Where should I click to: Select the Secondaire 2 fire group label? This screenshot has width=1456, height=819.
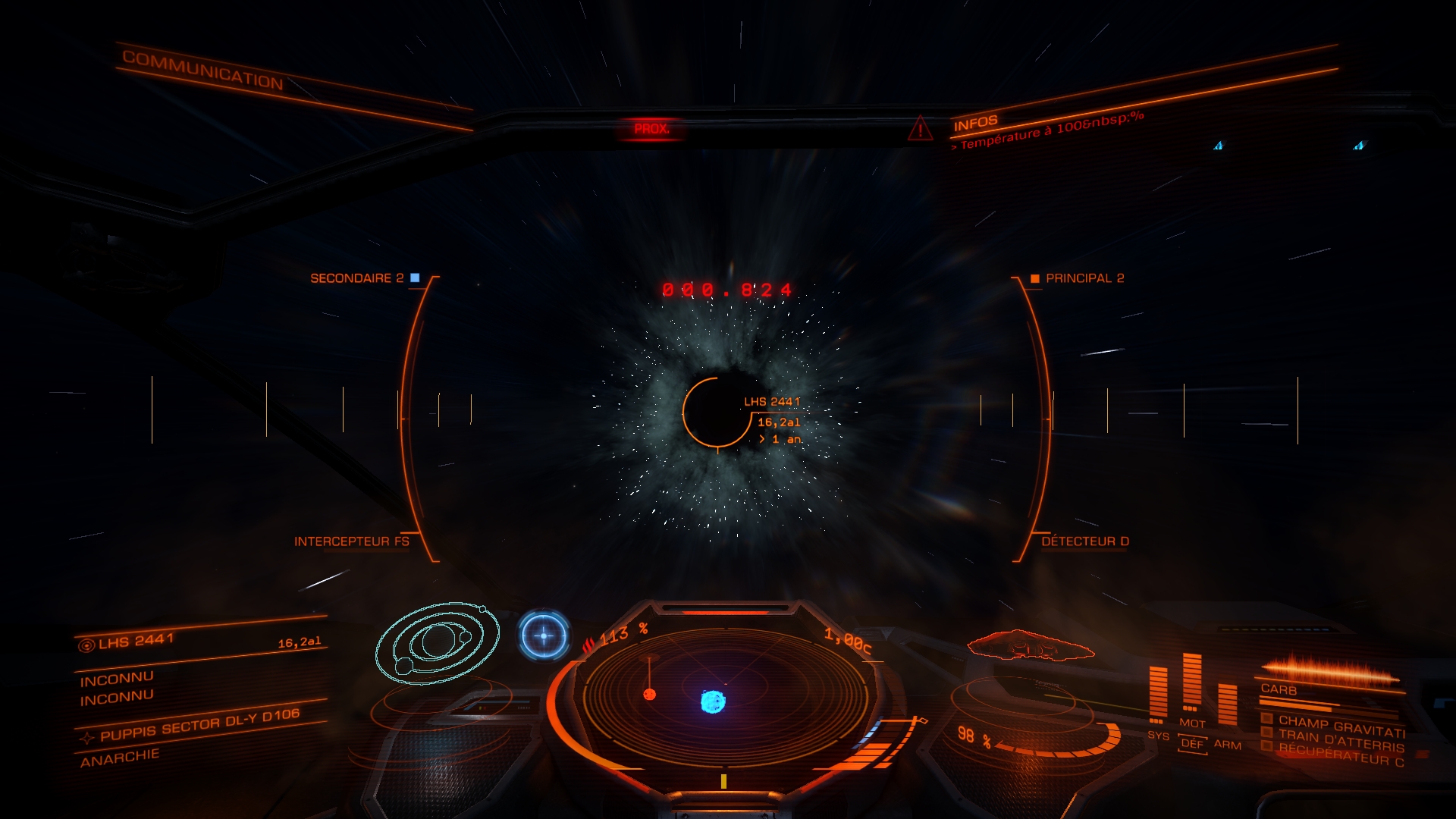click(x=357, y=278)
